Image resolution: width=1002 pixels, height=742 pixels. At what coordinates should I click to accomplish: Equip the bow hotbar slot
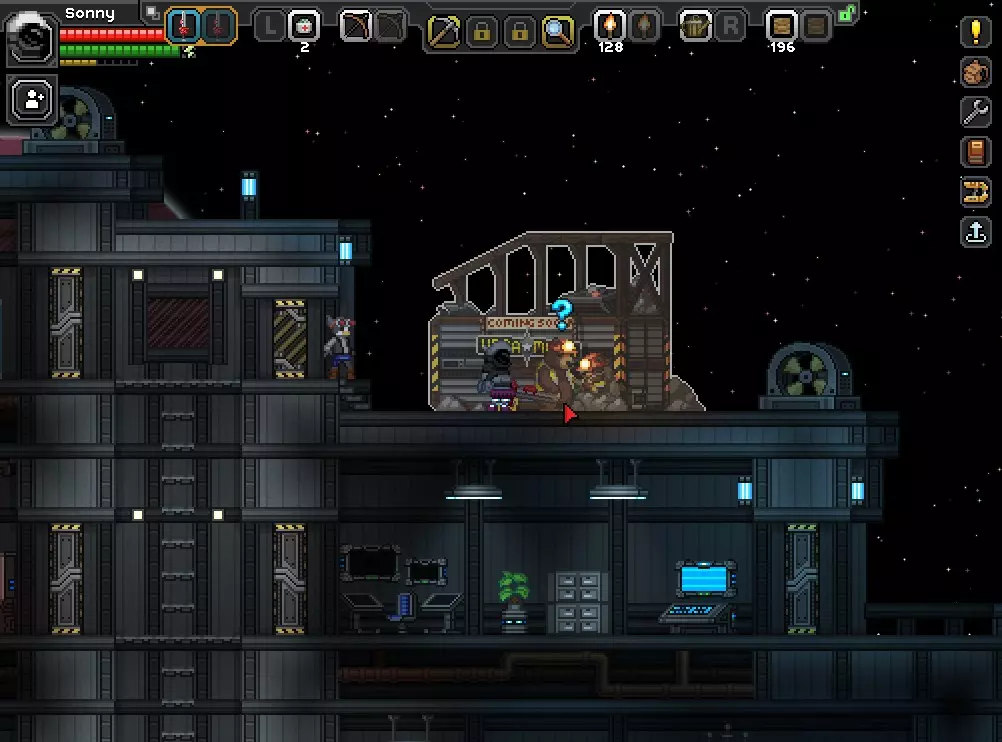click(357, 26)
